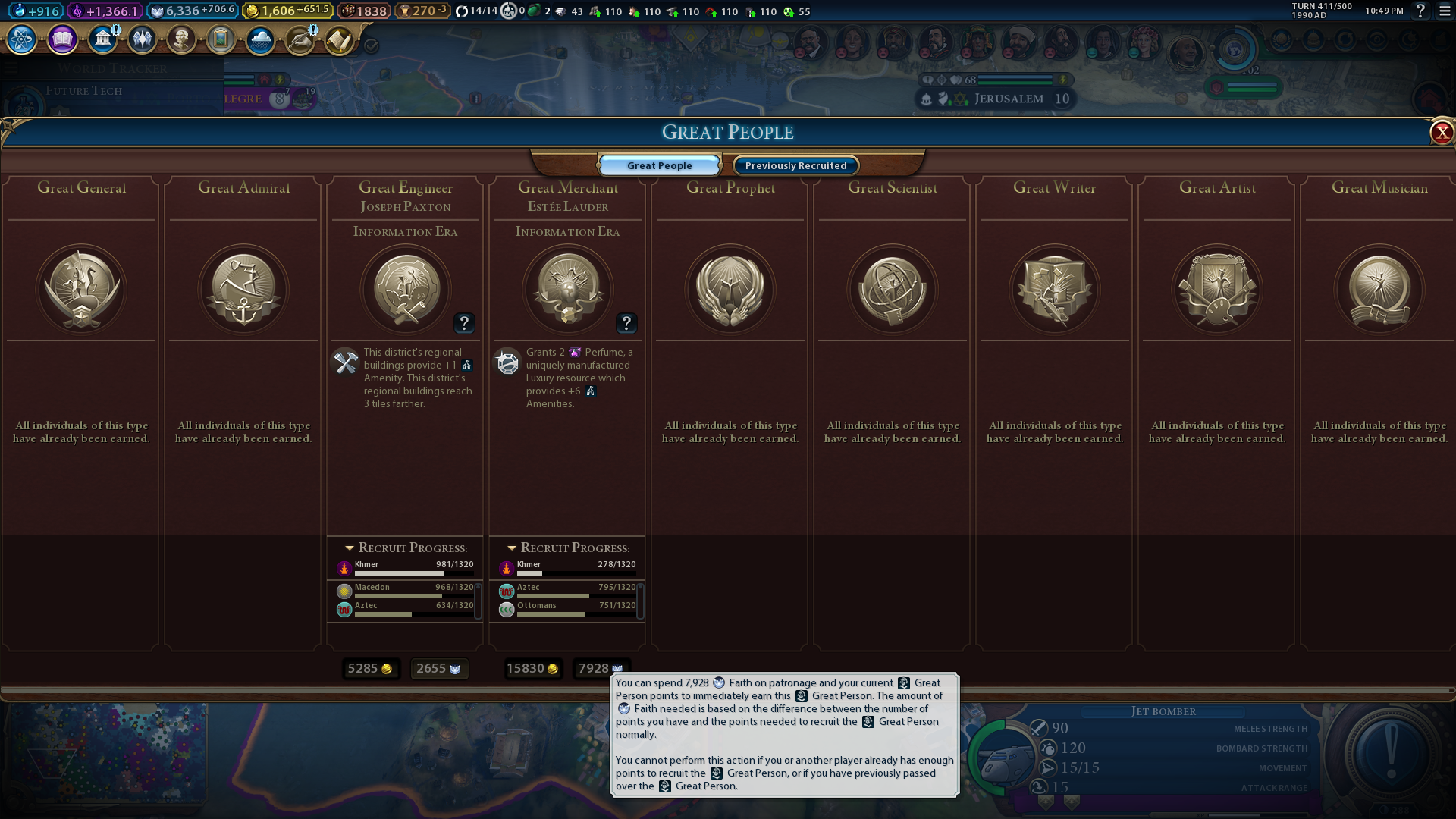This screenshot has height=819, width=1456.
Task: Select the Great People tab
Action: coord(659,165)
